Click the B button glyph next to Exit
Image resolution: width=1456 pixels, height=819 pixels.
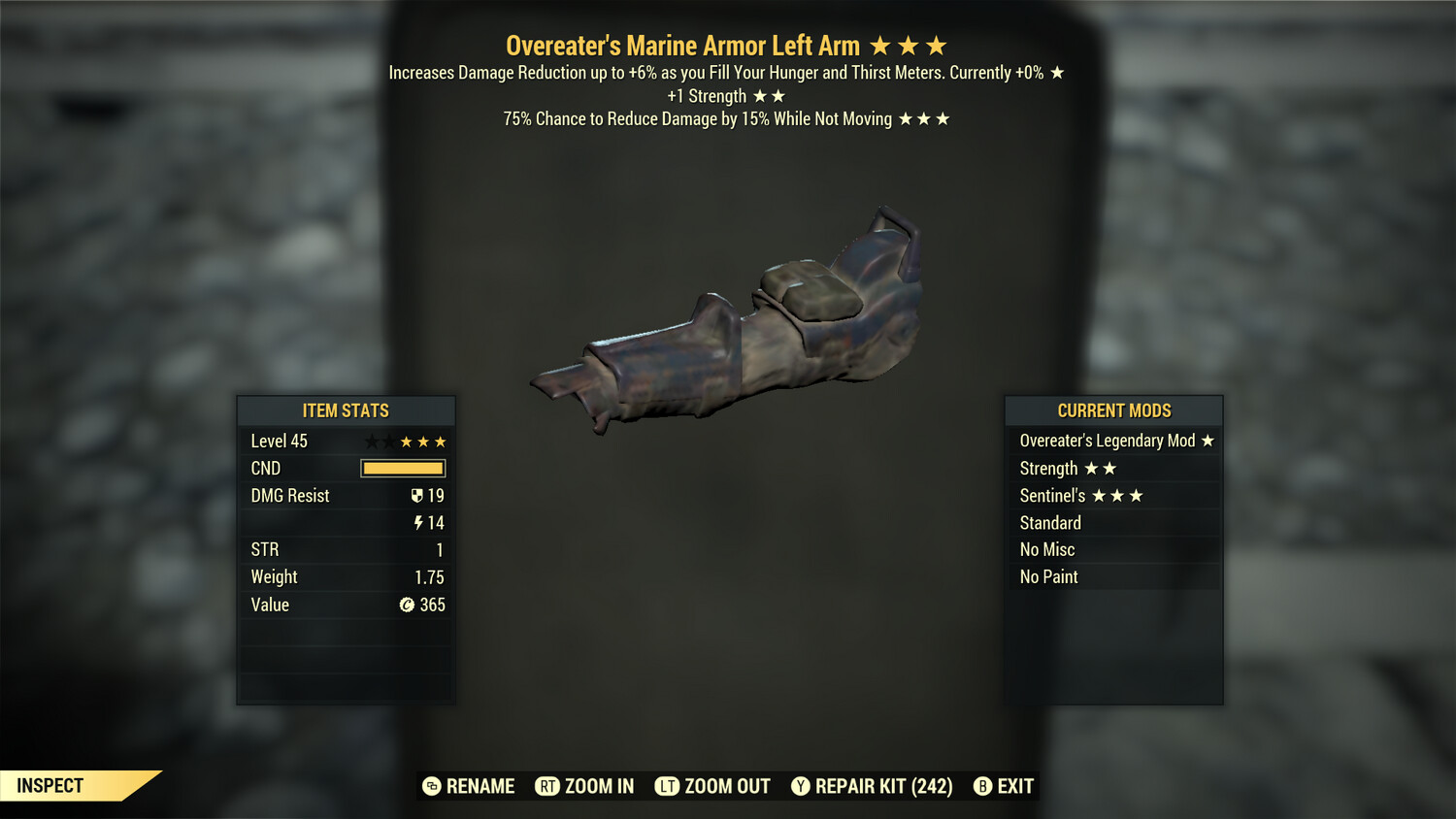[x=983, y=786]
